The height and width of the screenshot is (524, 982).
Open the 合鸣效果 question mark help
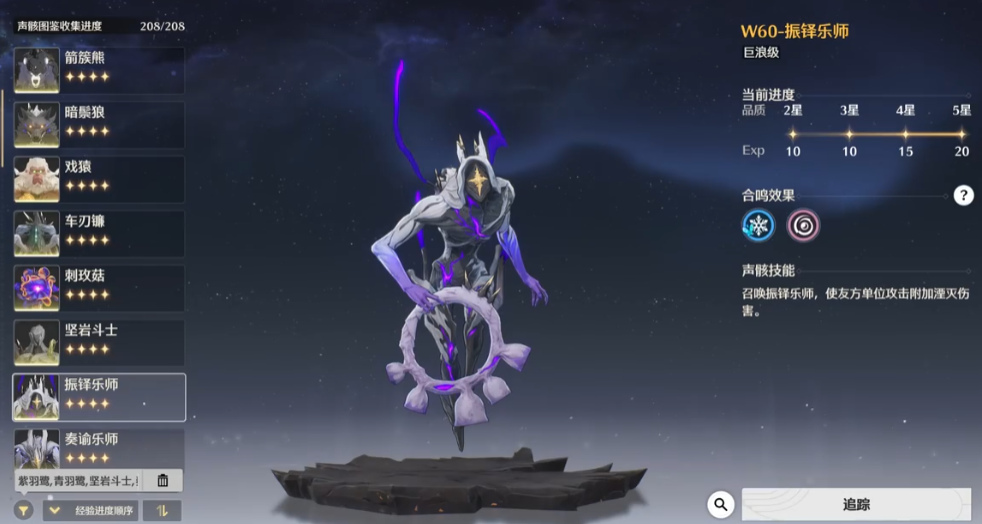click(963, 195)
